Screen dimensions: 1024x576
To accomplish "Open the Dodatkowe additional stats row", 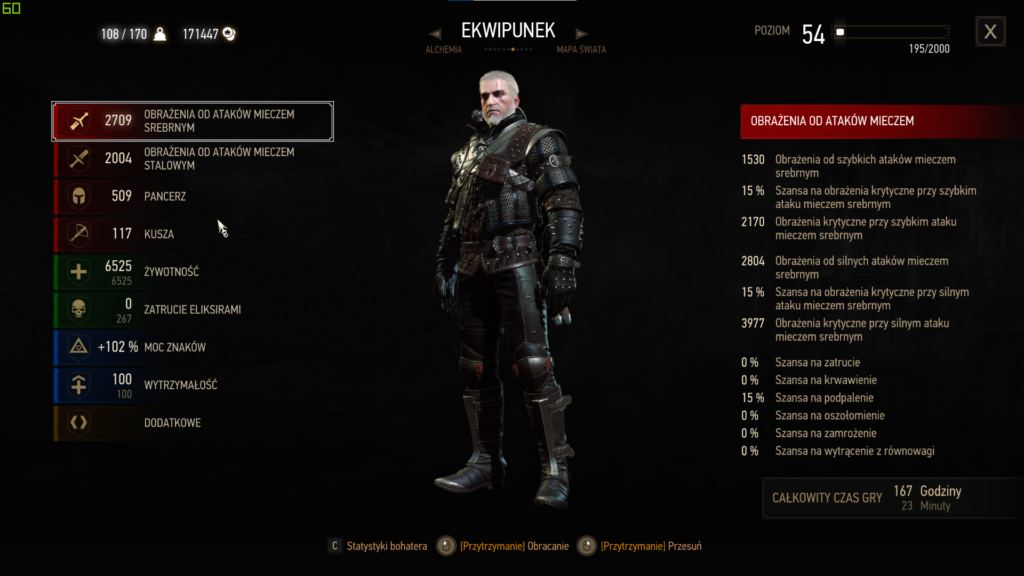I will pos(193,423).
